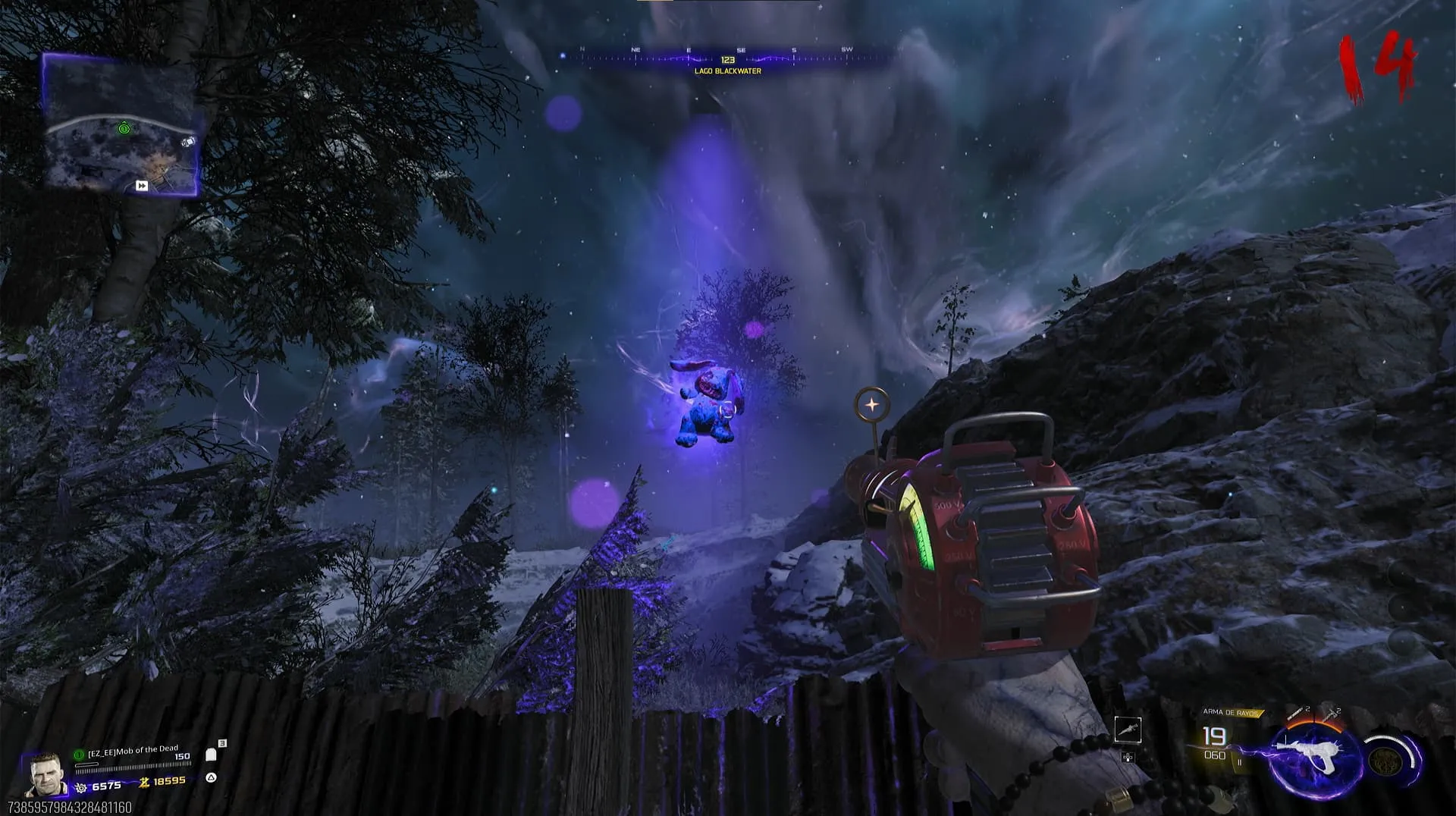Select the lethal tomahawk equipment icon

[x=1331, y=713]
